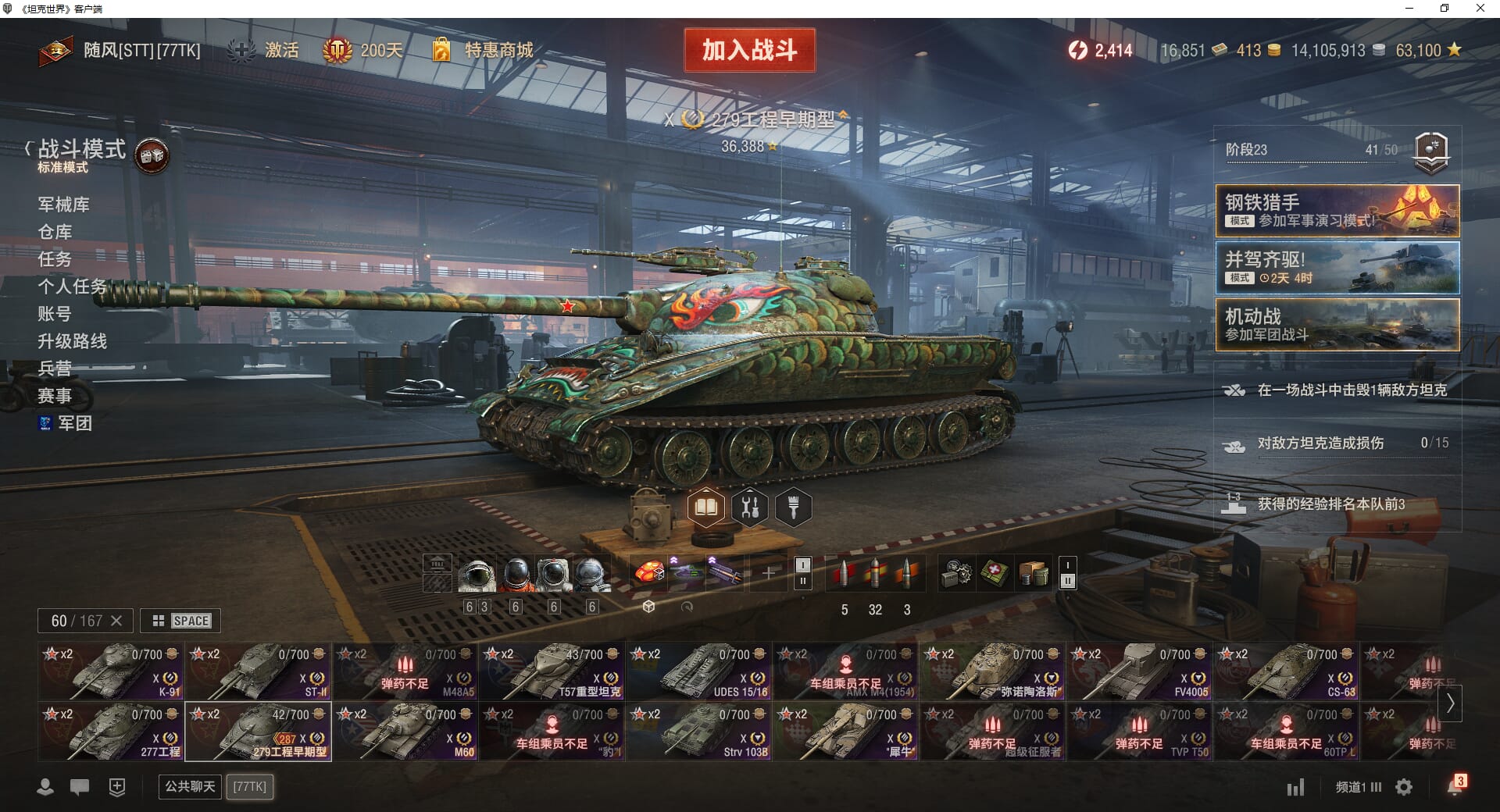Go to the 任务 missions page
Screen dimensions: 1500x812
(55, 259)
